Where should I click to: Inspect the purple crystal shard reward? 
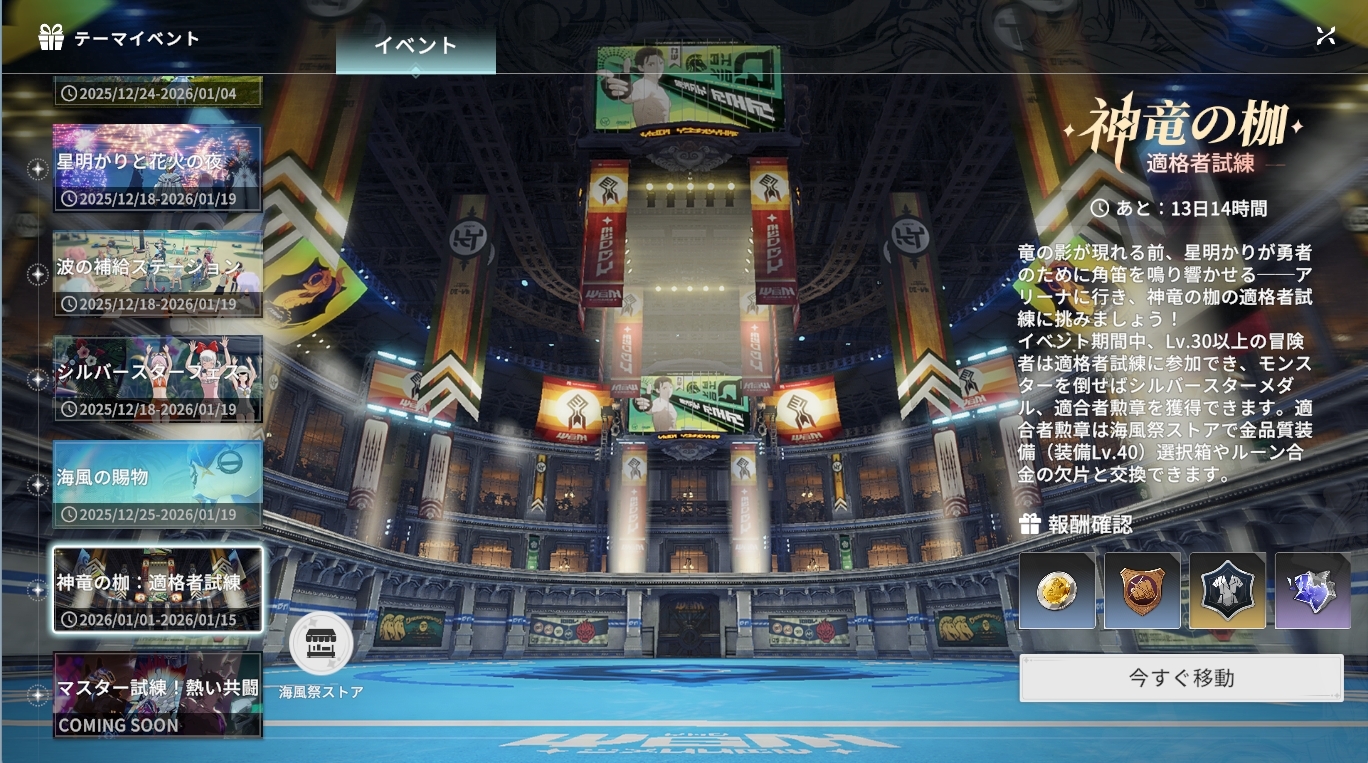1312,590
